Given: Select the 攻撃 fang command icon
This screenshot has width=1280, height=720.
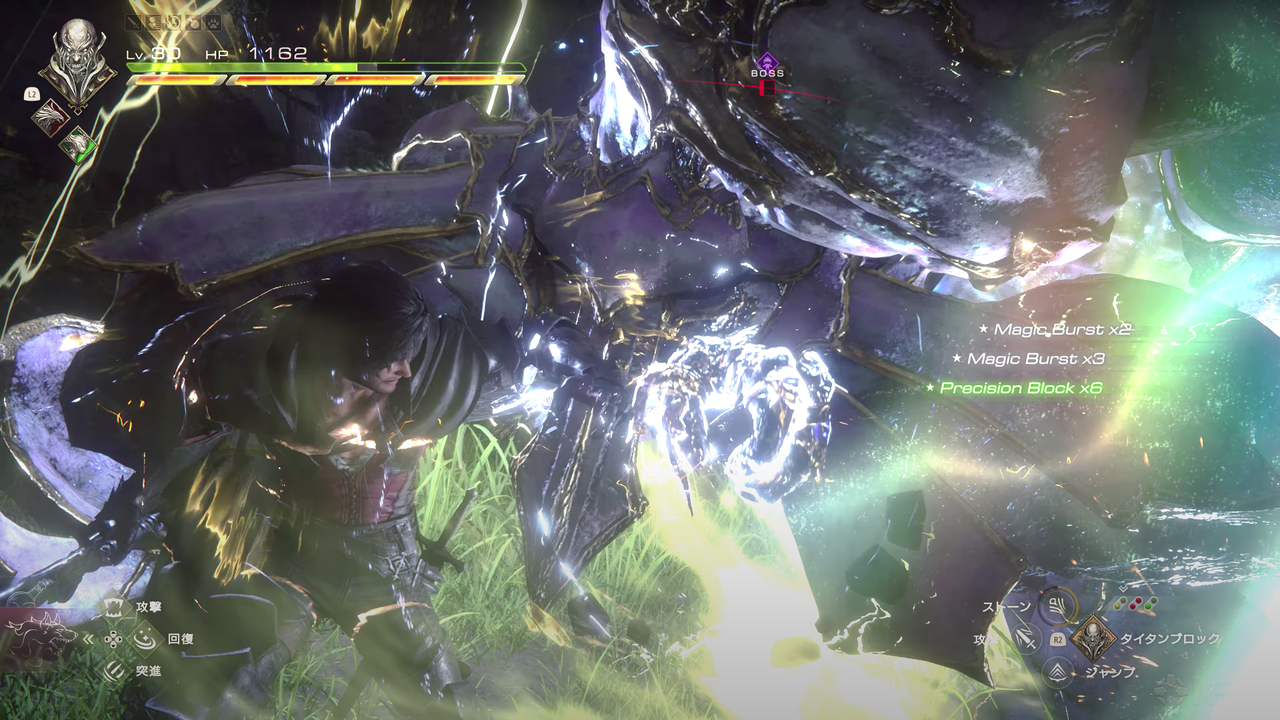Looking at the screenshot, I should (x=116, y=607).
